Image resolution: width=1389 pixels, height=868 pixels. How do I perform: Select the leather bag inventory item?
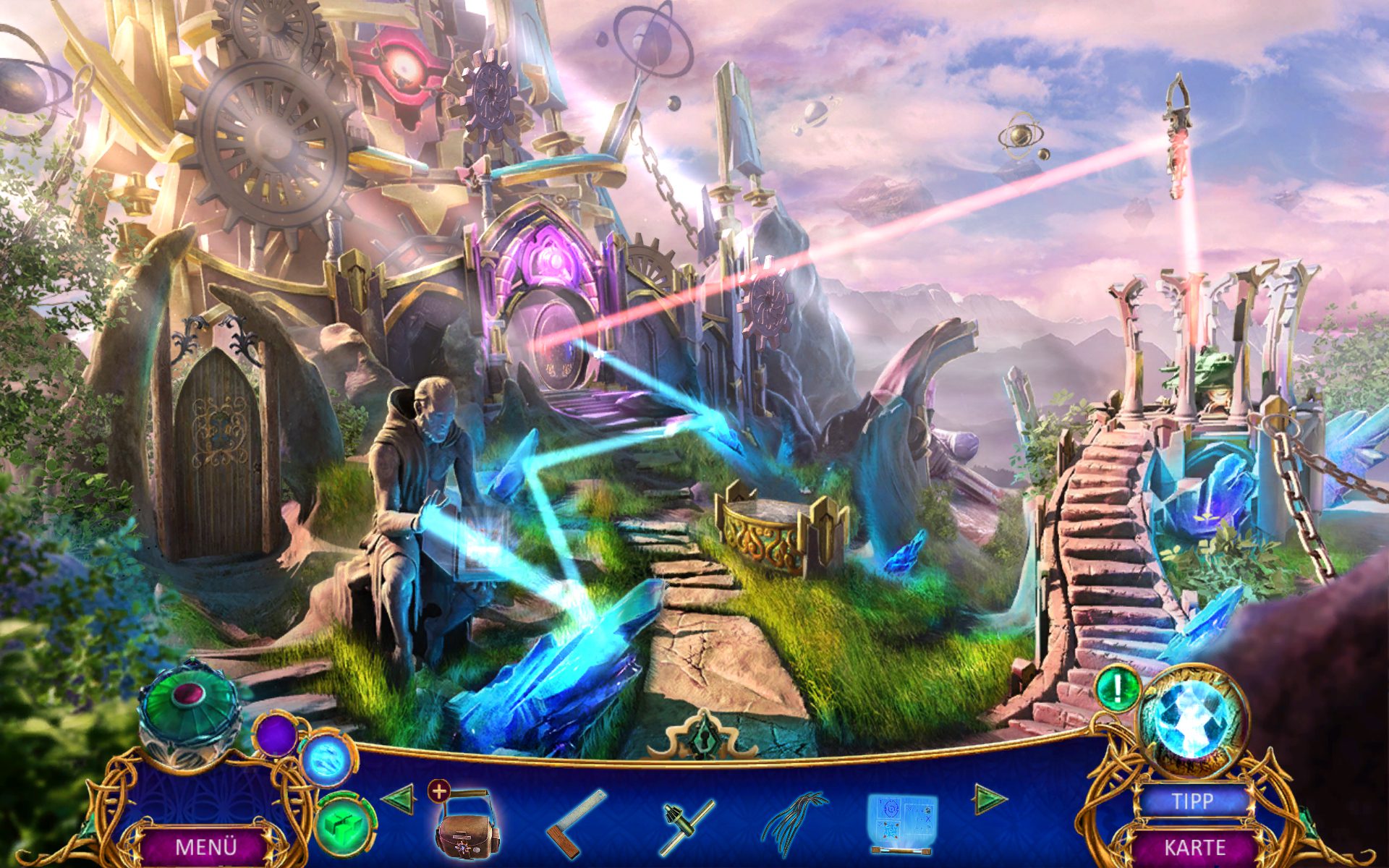pos(466,826)
